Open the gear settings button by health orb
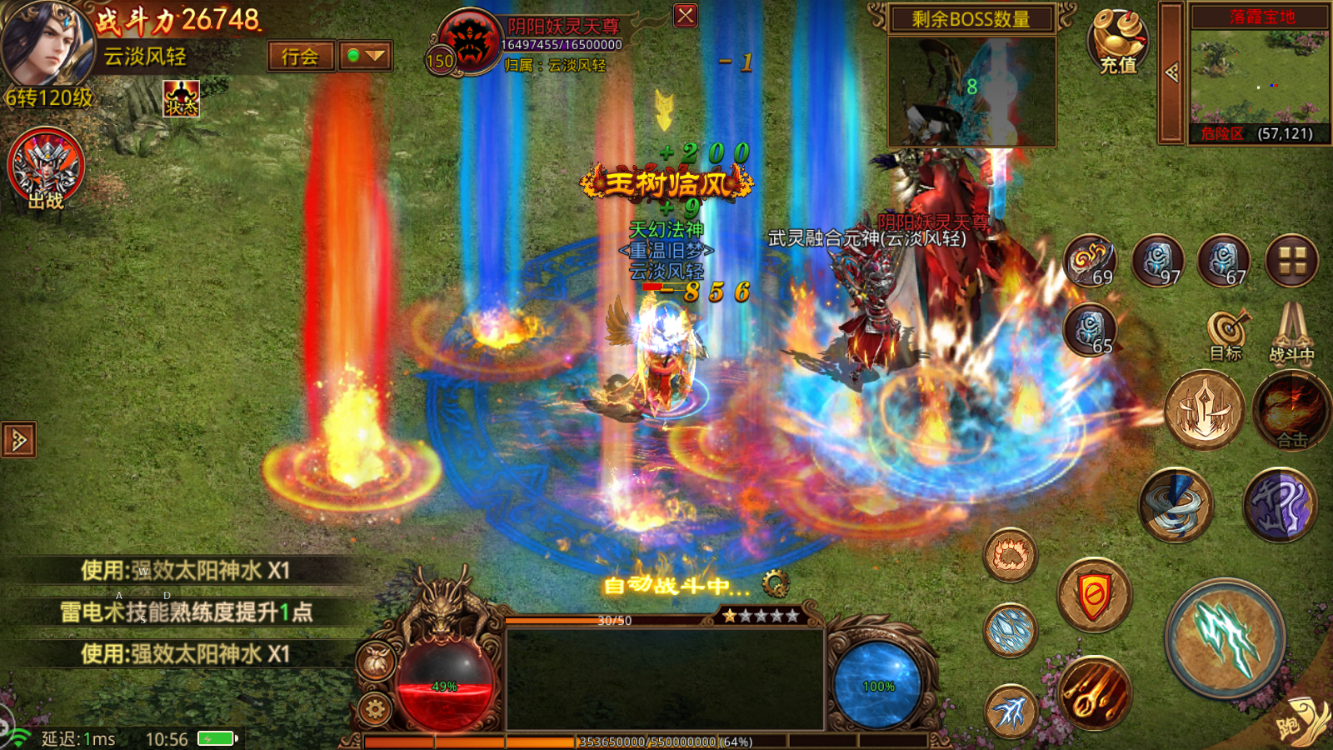 coord(375,709)
